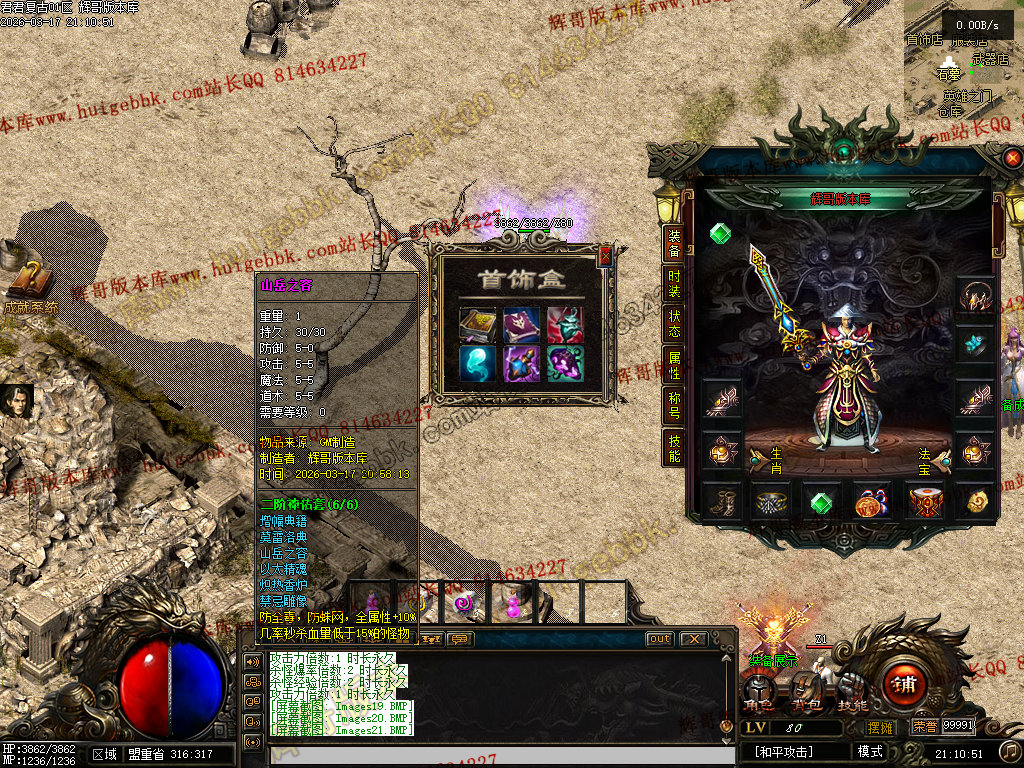Close the character equipment panel
Viewport: 1024px width, 768px height.
point(1013,158)
